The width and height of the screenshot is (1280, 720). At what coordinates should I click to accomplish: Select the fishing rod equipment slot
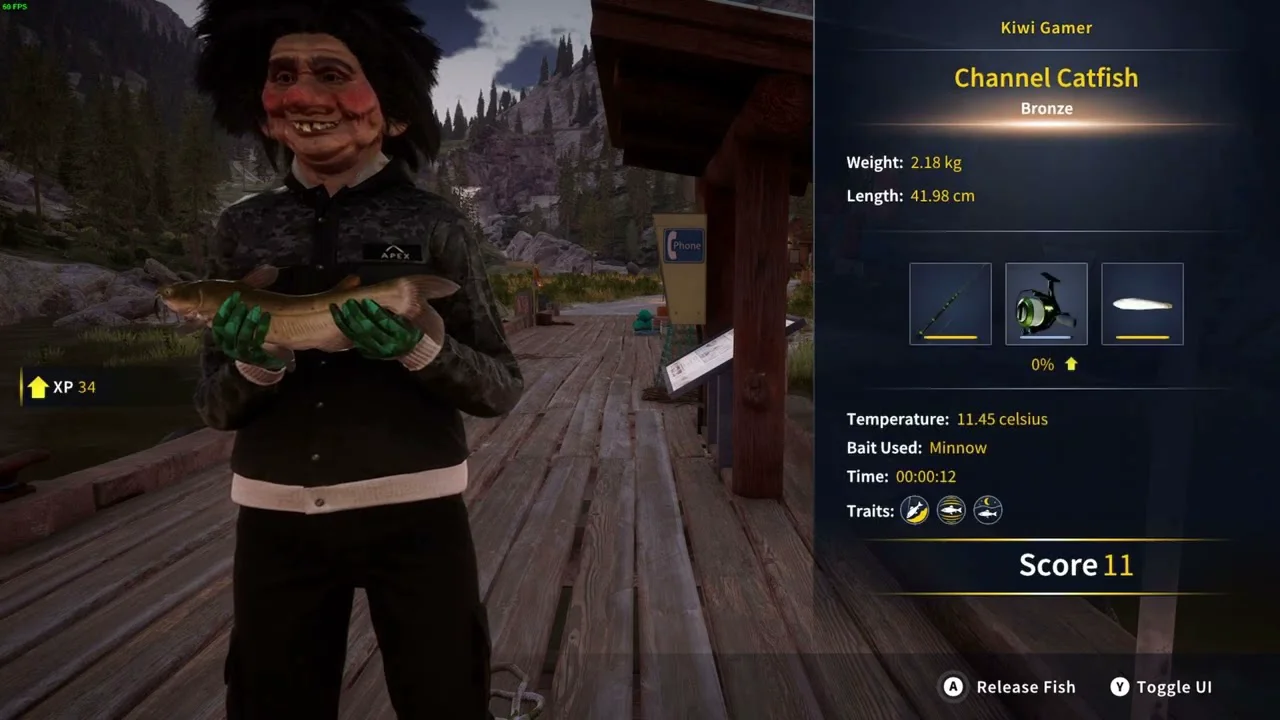(x=950, y=304)
